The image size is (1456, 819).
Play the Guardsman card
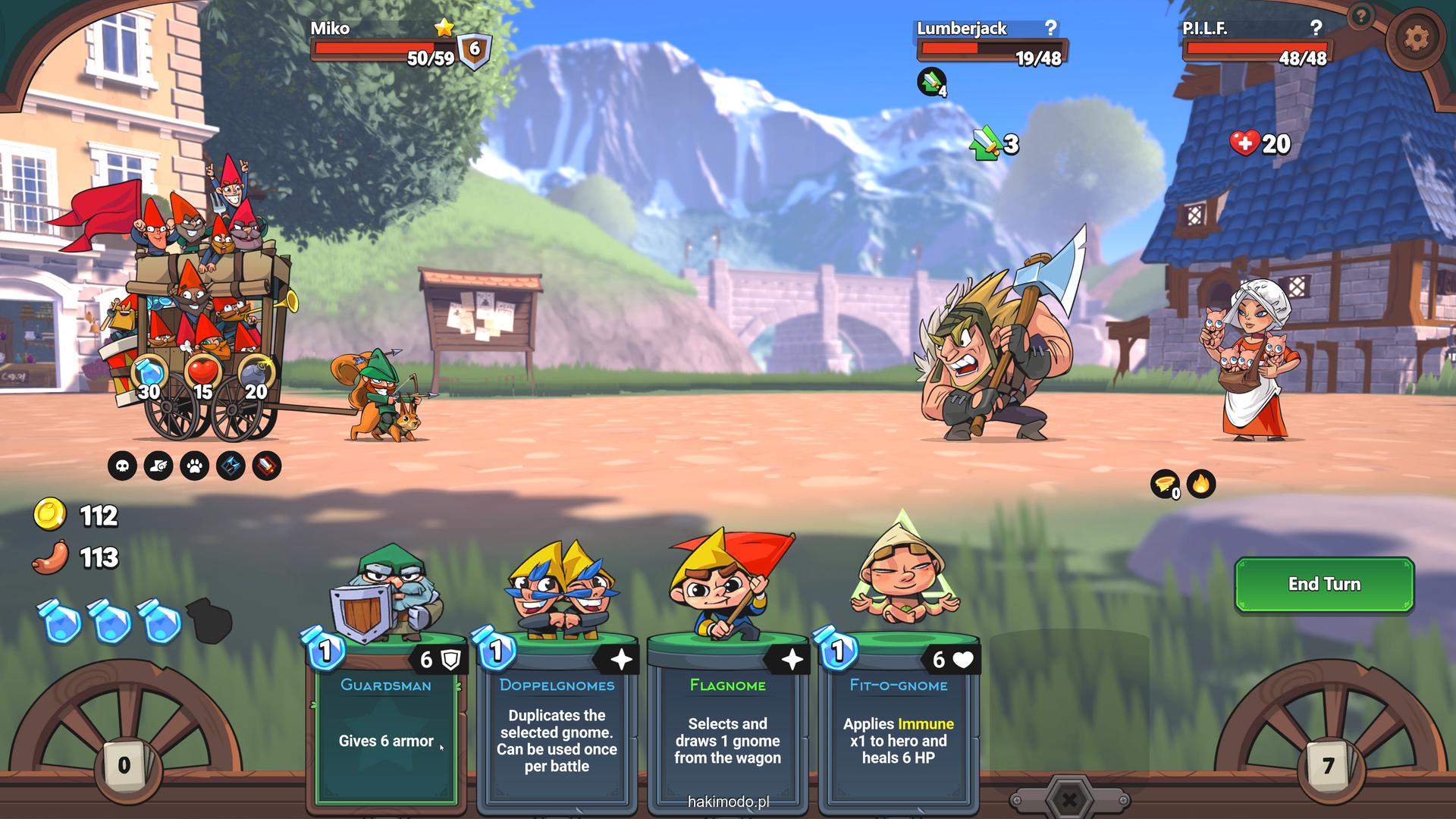386,720
